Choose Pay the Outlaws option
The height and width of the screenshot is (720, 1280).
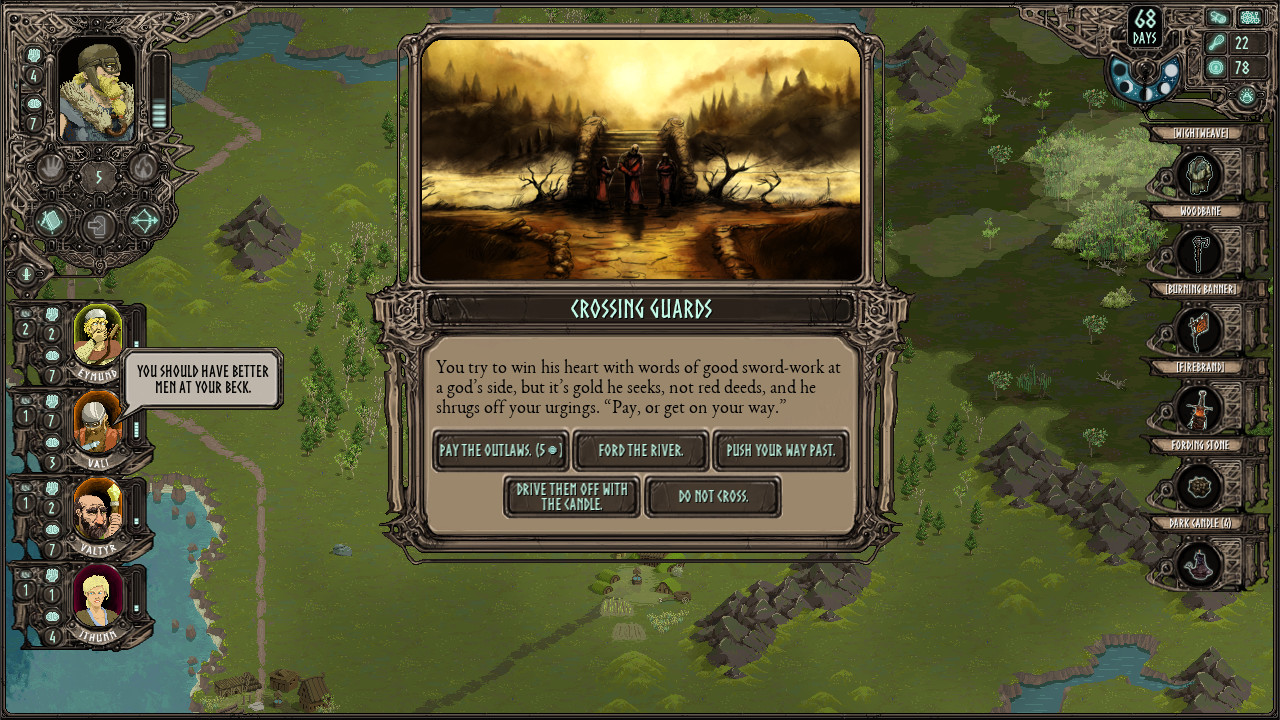(x=500, y=451)
